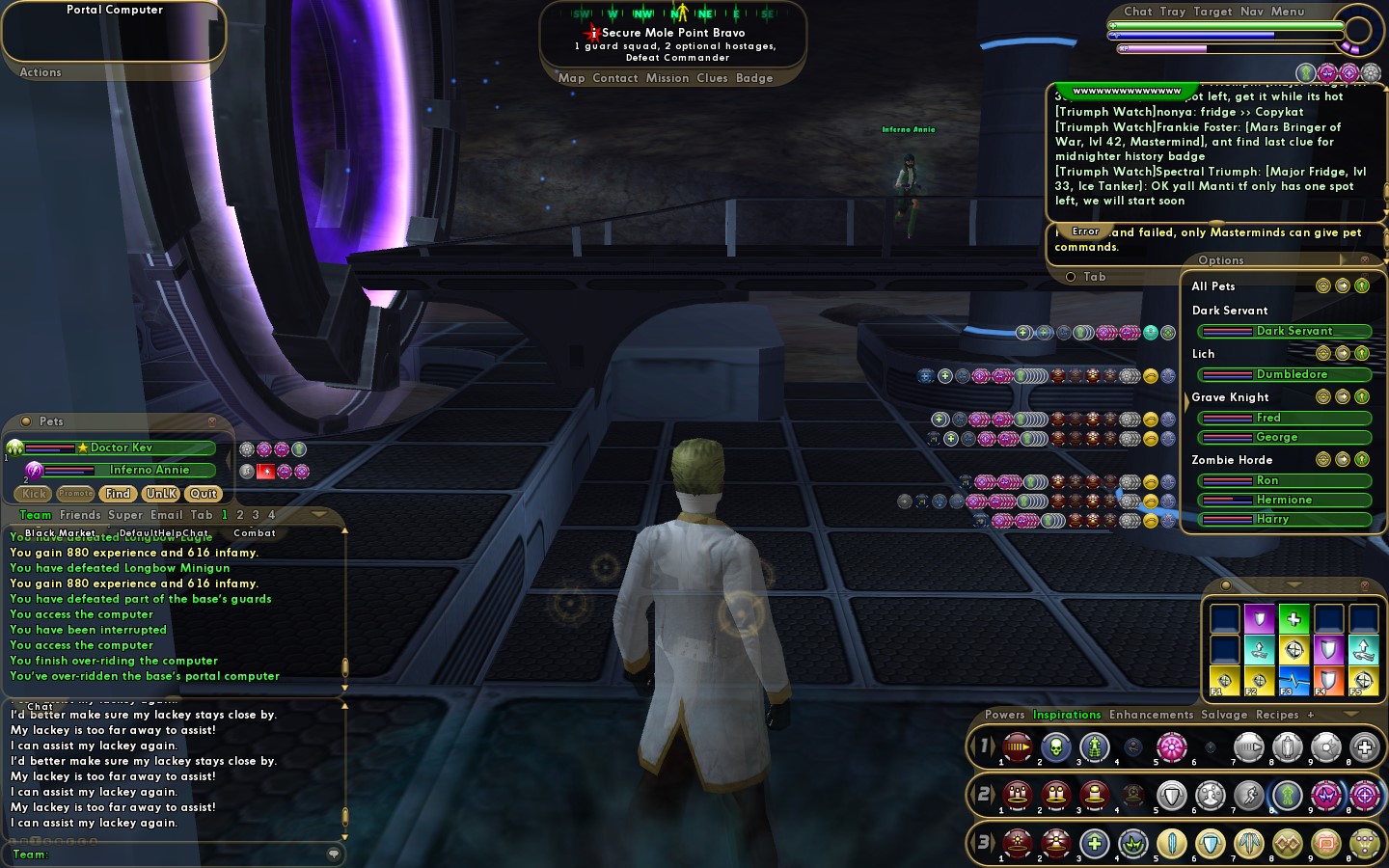The height and width of the screenshot is (868, 1389).
Task: Kick the selected team member
Action: point(34,494)
